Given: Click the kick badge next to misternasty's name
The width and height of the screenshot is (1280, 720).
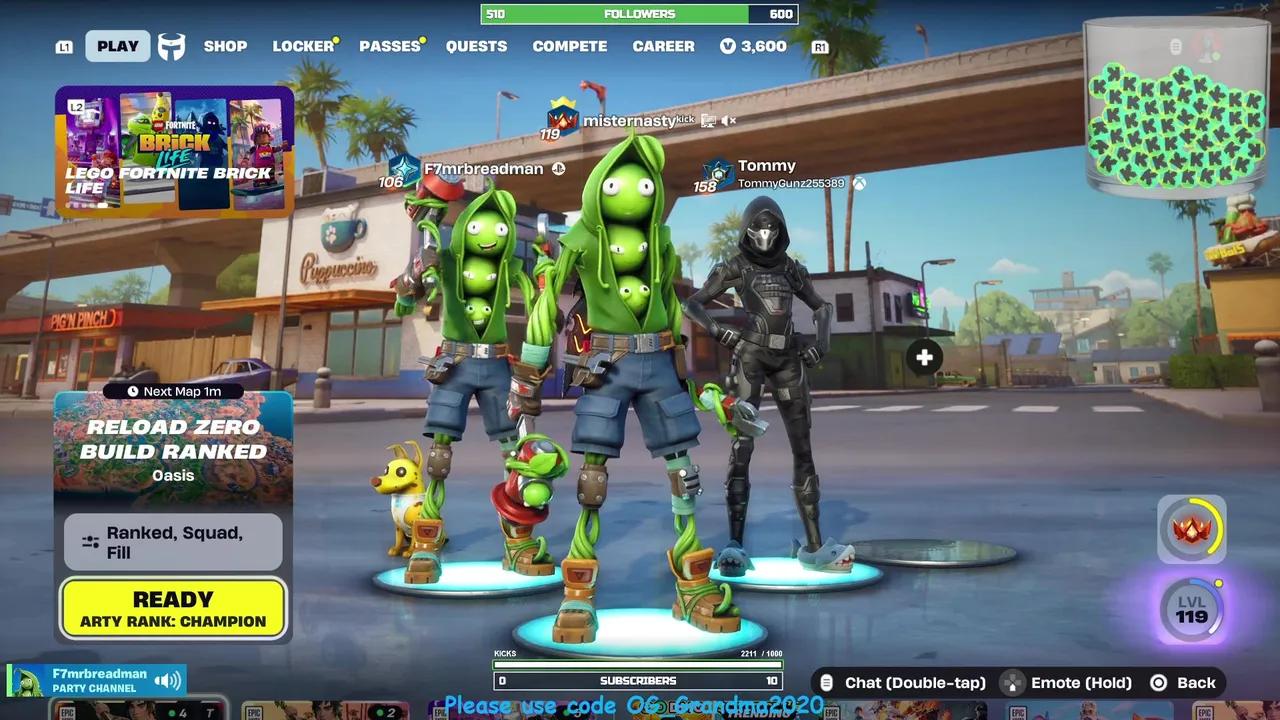Looking at the screenshot, I should [685, 117].
